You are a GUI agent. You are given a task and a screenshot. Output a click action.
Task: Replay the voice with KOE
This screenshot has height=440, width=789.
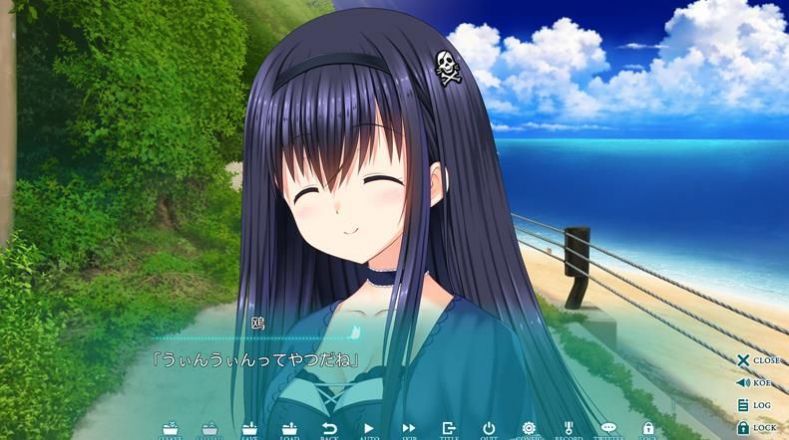point(758,382)
